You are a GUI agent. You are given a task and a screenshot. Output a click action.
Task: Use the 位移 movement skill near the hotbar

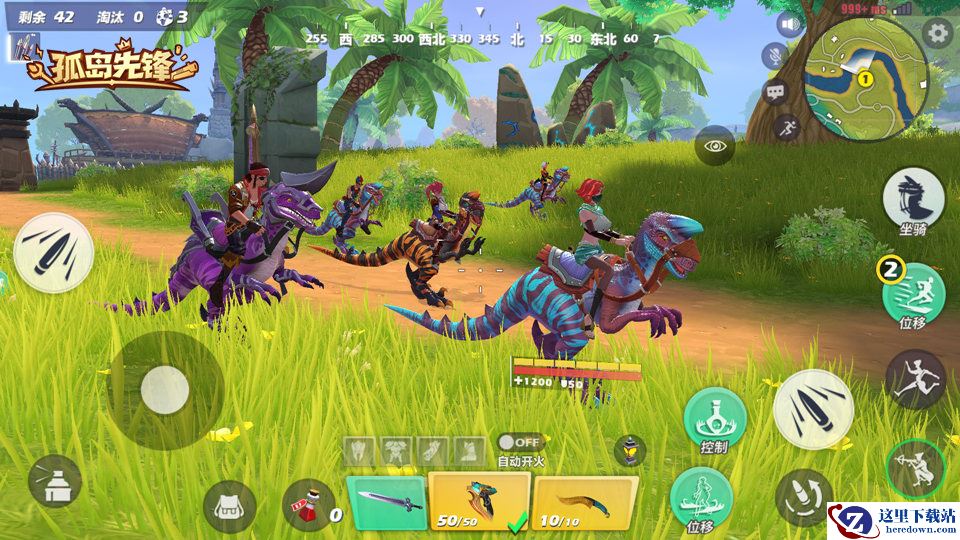point(701,496)
